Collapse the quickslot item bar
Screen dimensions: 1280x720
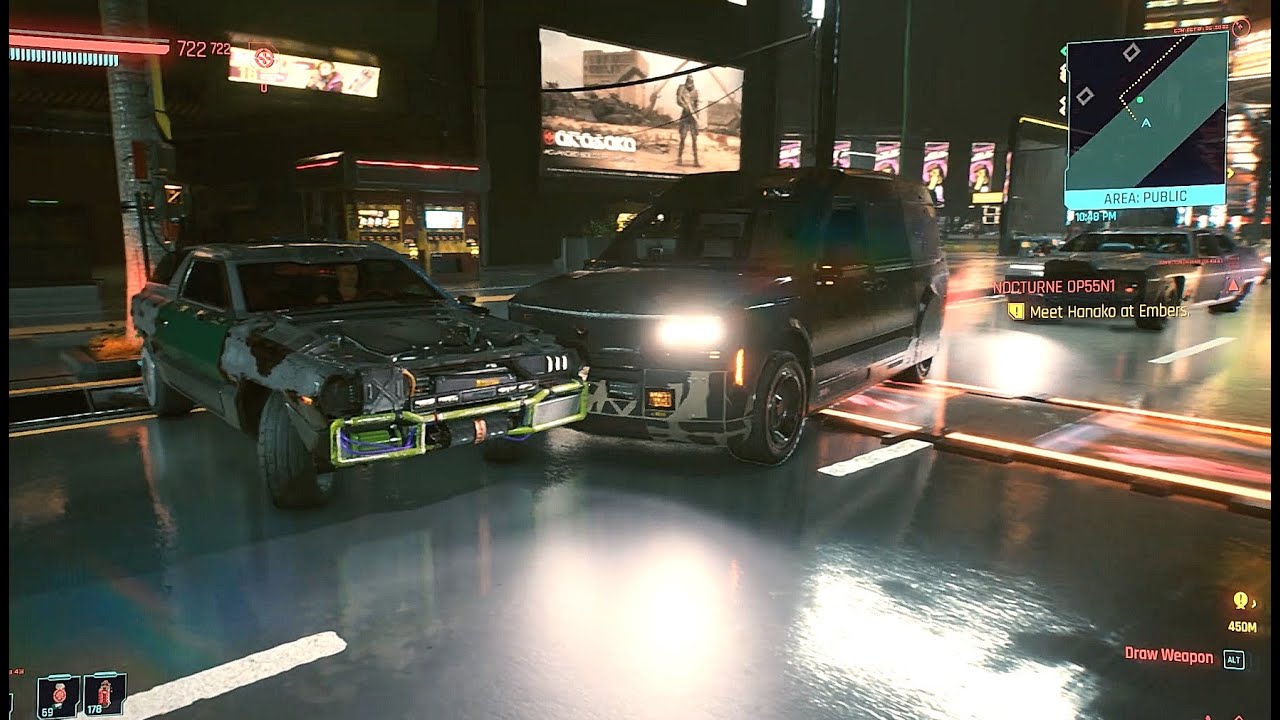click(x=80, y=693)
